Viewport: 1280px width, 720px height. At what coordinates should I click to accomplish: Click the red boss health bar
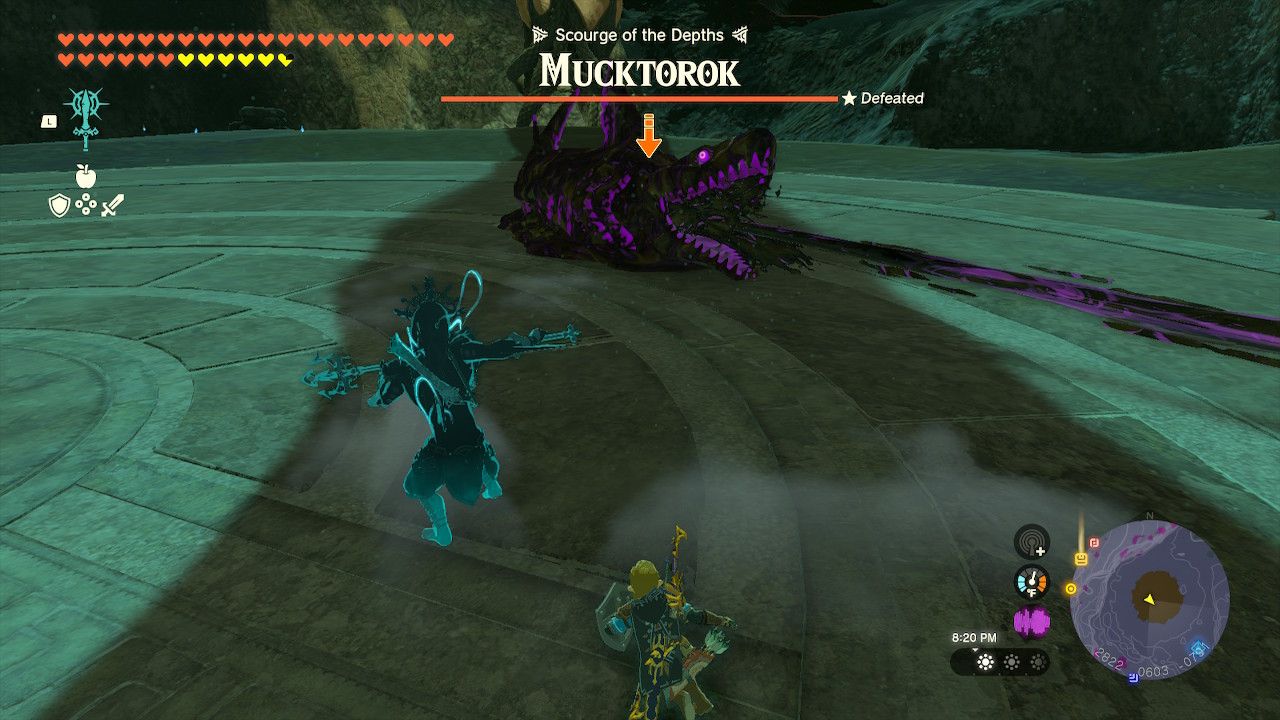pos(637,99)
